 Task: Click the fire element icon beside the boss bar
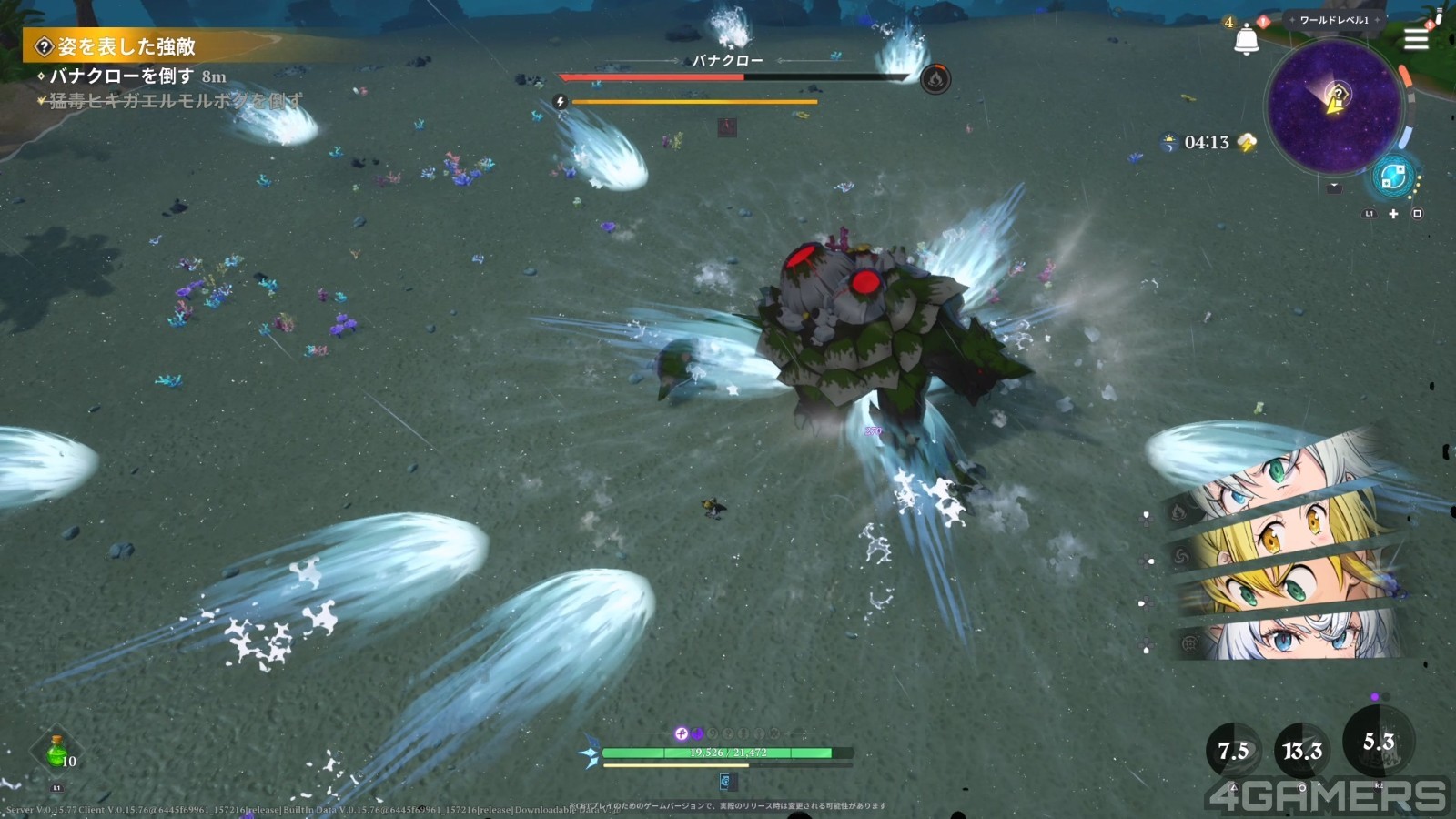coord(935,79)
